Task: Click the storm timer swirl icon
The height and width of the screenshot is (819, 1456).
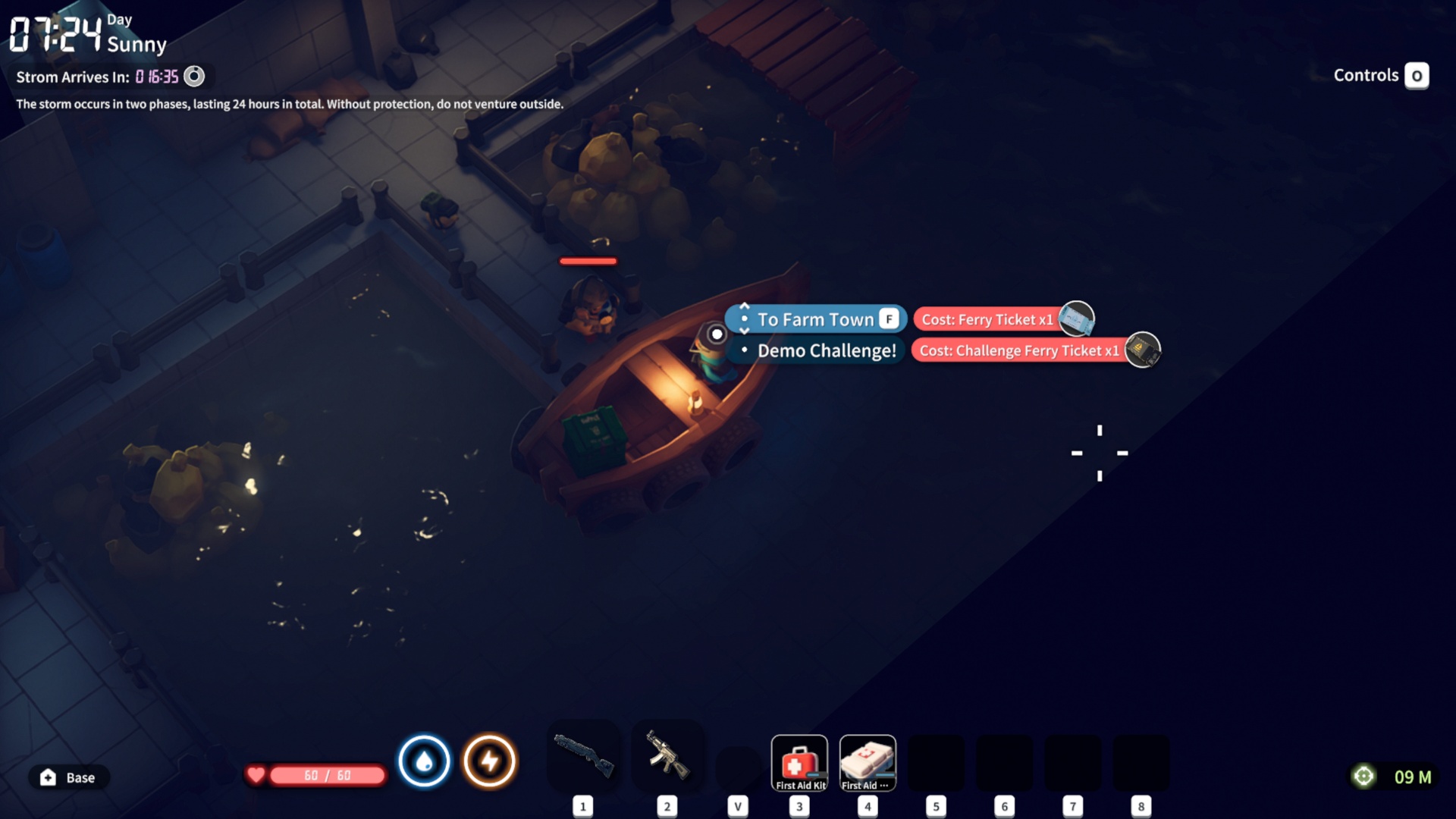Action: click(194, 77)
